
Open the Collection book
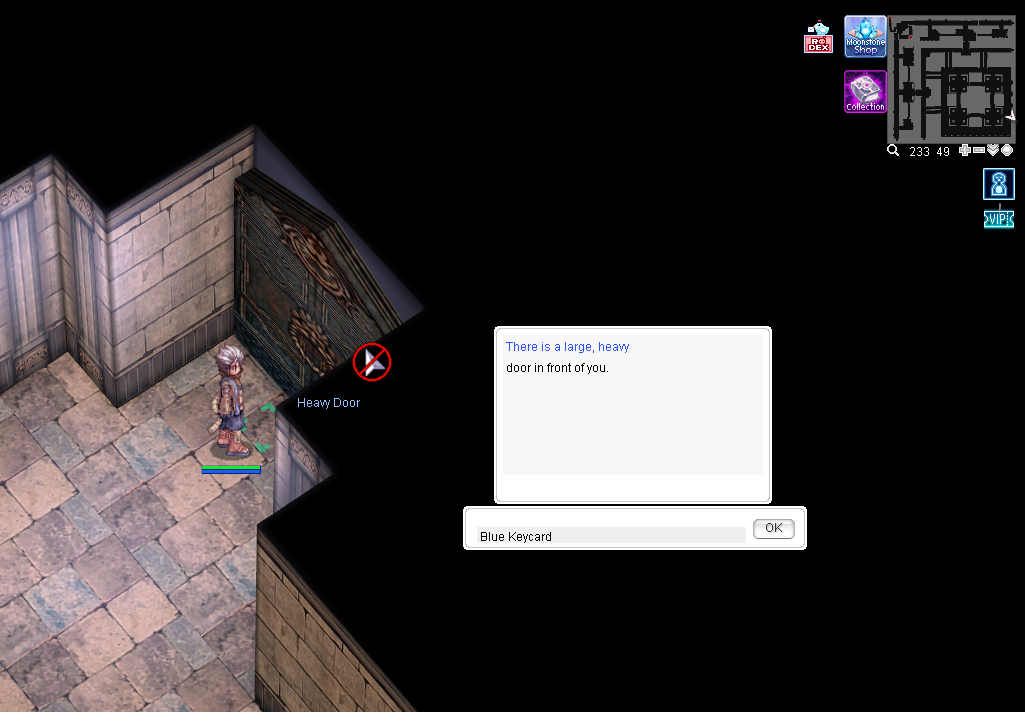pyautogui.click(x=865, y=91)
